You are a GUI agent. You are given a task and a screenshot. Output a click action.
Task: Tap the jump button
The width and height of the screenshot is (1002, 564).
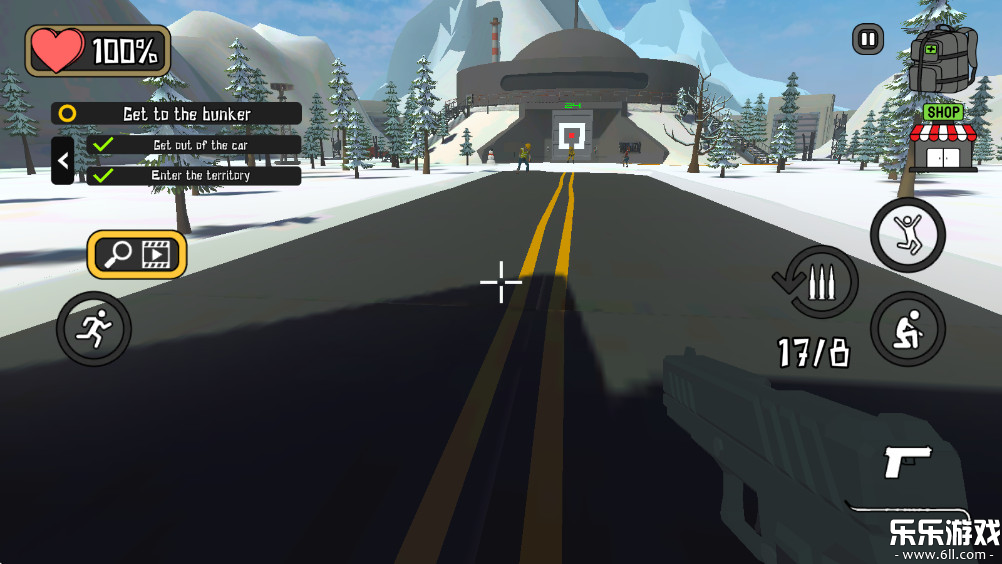coord(907,234)
